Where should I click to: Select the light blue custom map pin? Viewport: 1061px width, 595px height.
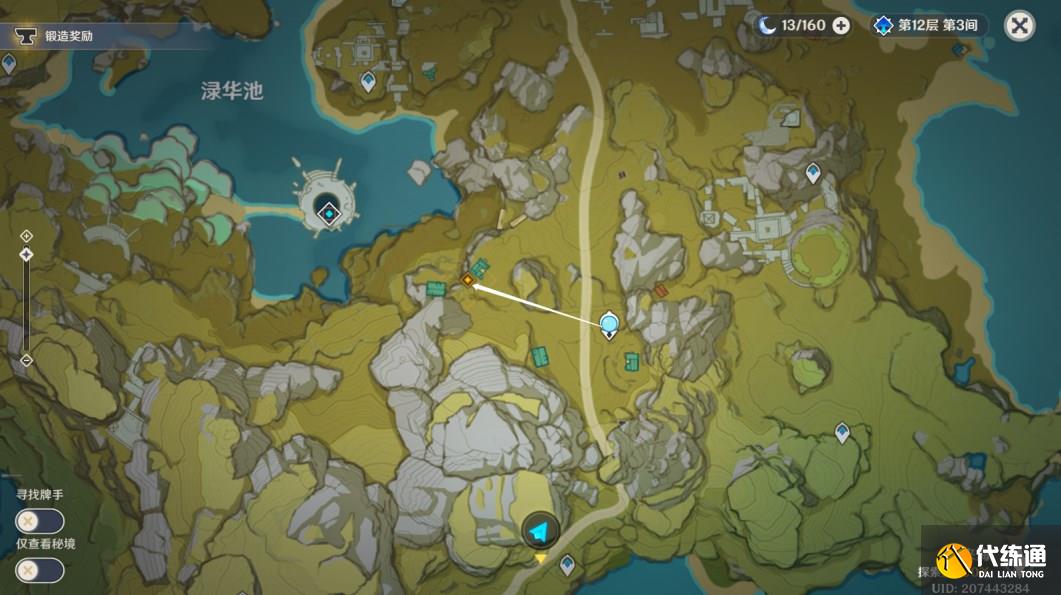tap(609, 324)
